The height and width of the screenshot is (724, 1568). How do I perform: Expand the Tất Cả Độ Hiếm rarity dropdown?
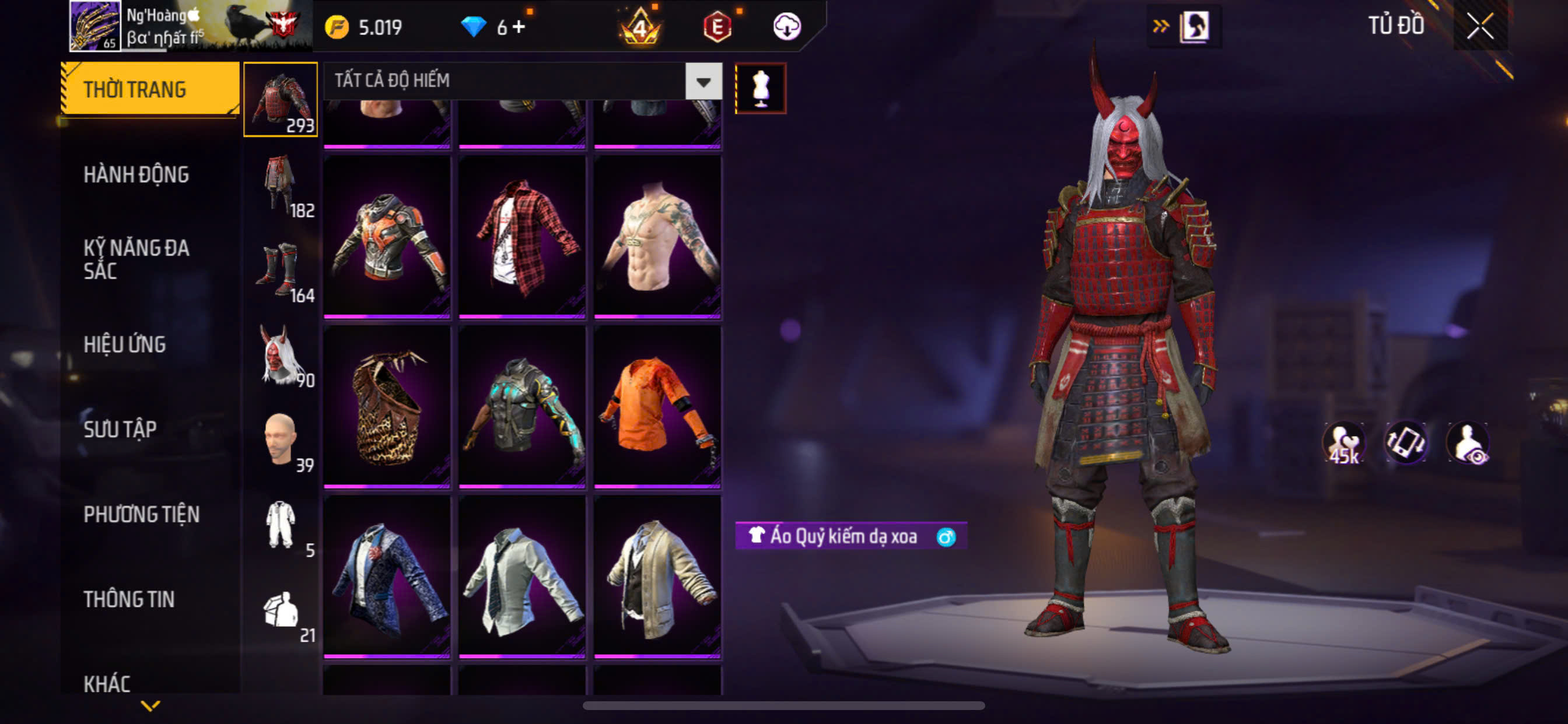[x=703, y=81]
